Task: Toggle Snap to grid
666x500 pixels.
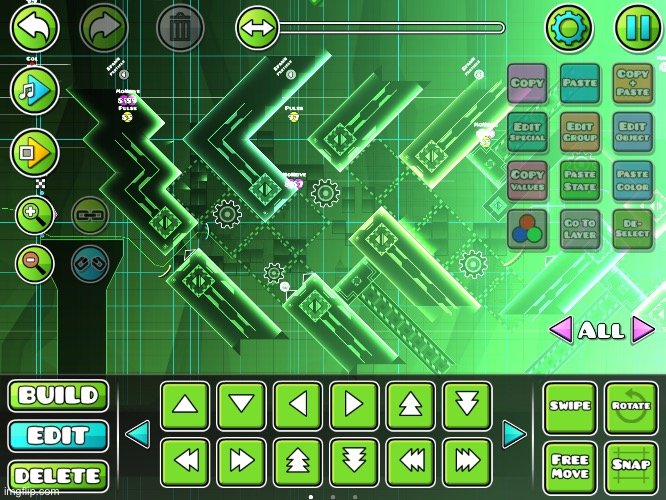Action: [632, 467]
